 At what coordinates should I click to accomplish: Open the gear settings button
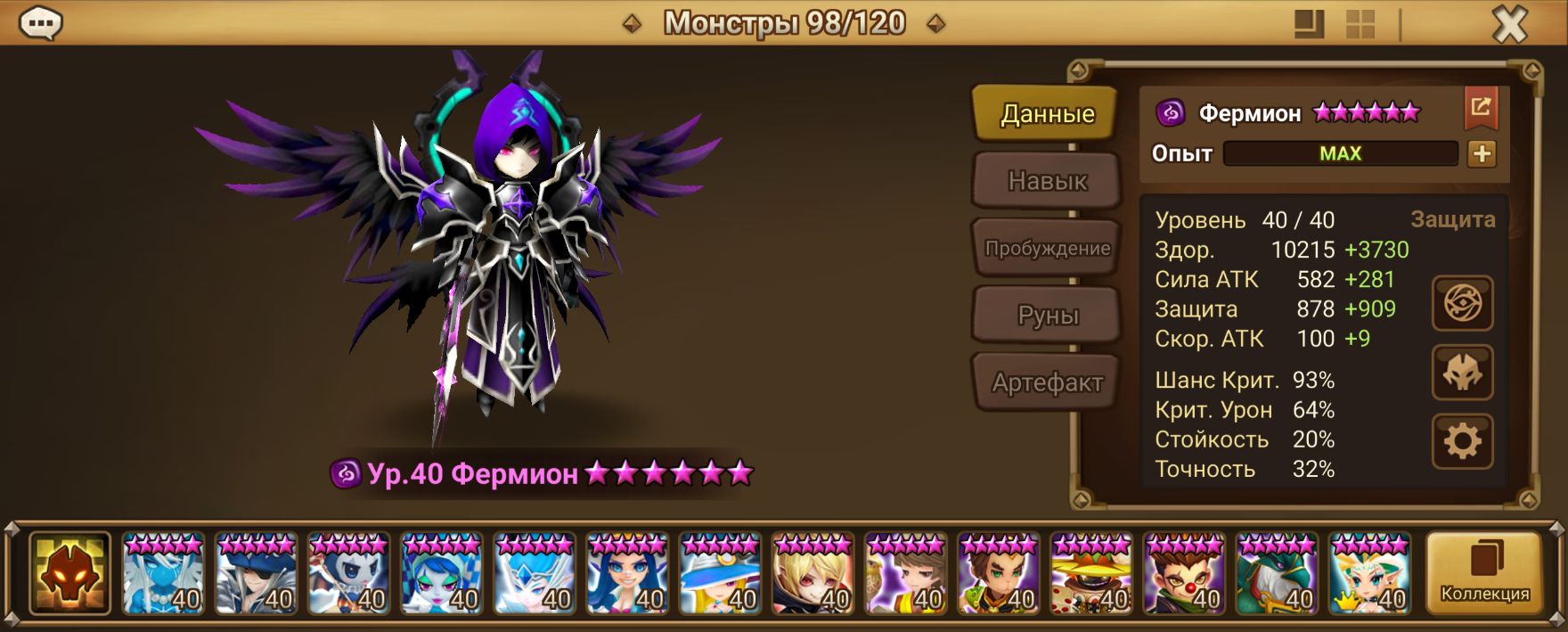pos(1462,441)
